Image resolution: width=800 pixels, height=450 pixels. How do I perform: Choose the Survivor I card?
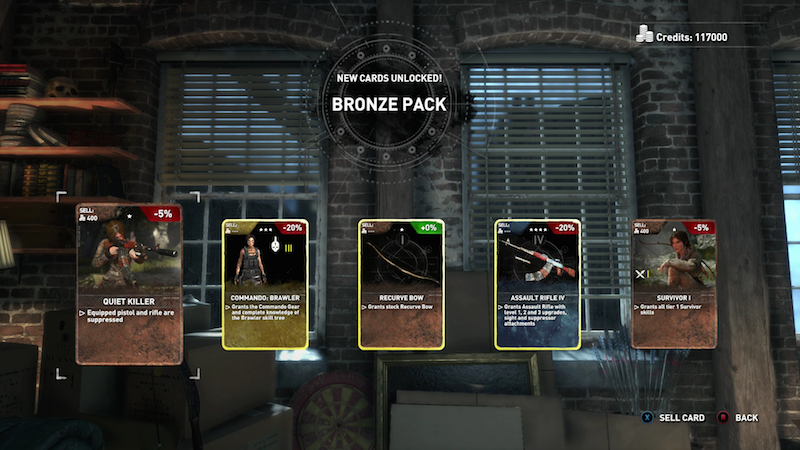[x=674, y=284]
